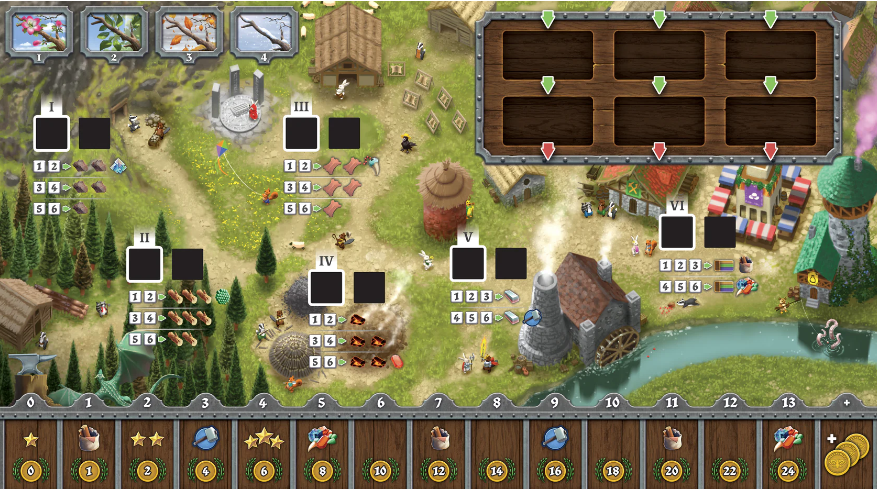Click the empty track space numbered 10
This screenshot has height=489, width=877.
(x=614, y=448)
